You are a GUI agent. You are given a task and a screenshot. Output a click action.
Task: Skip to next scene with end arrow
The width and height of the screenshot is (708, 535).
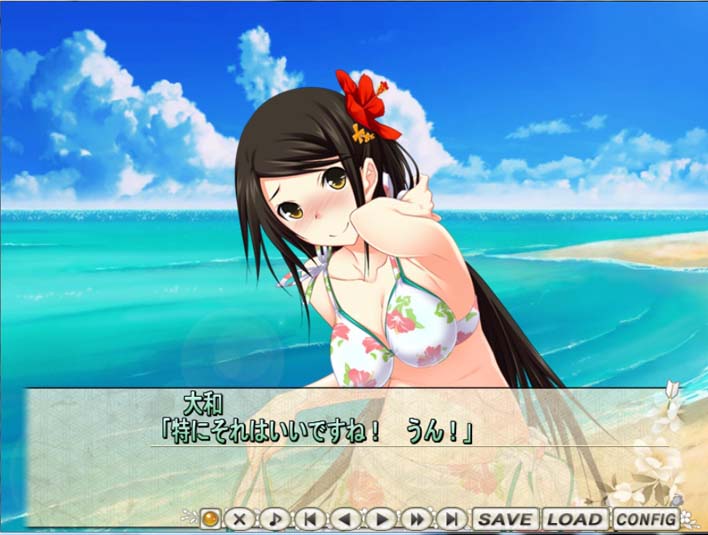452,519
